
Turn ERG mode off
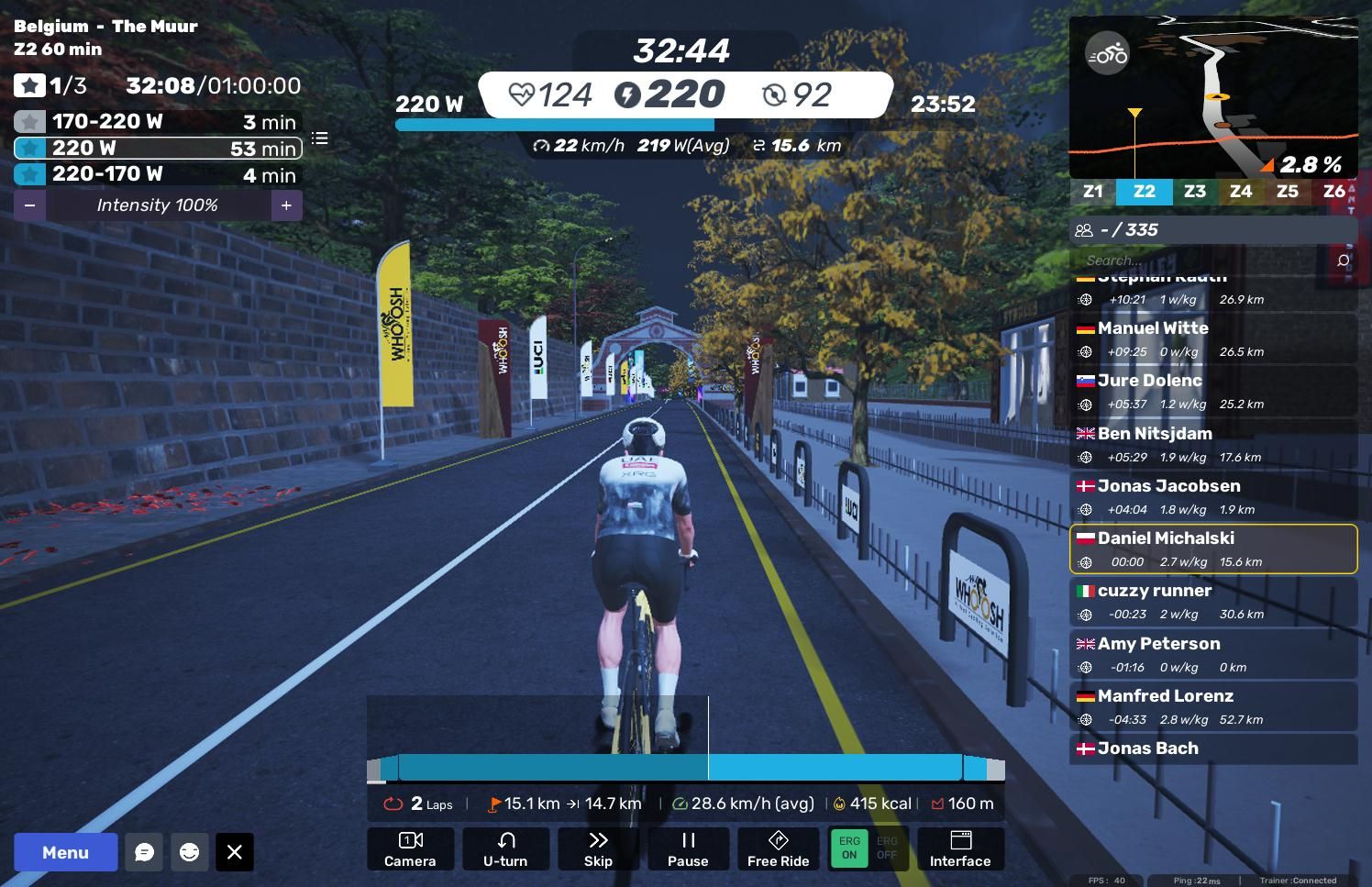tap(887, 848)
